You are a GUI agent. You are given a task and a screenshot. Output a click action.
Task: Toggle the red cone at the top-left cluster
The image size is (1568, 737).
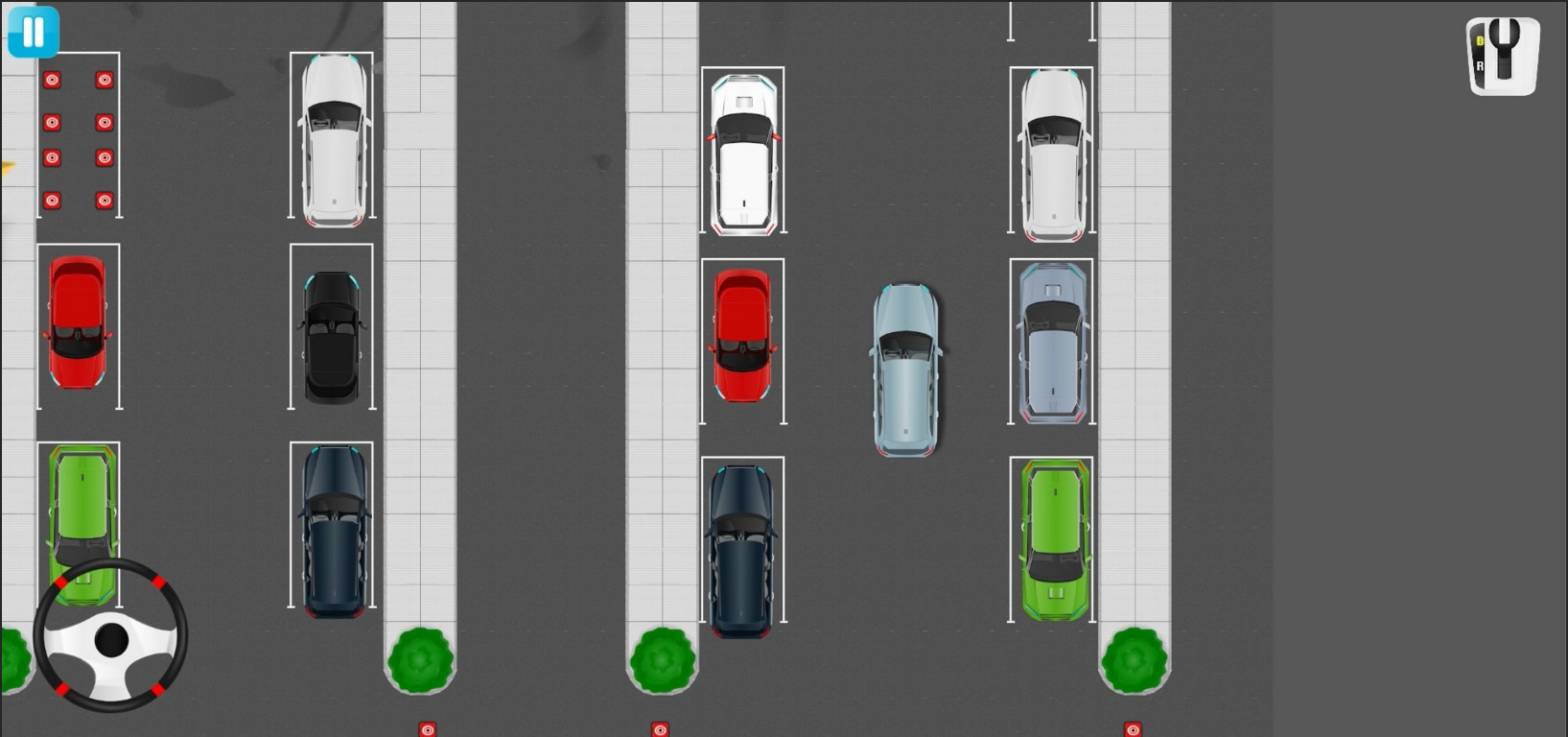(53, 80)
